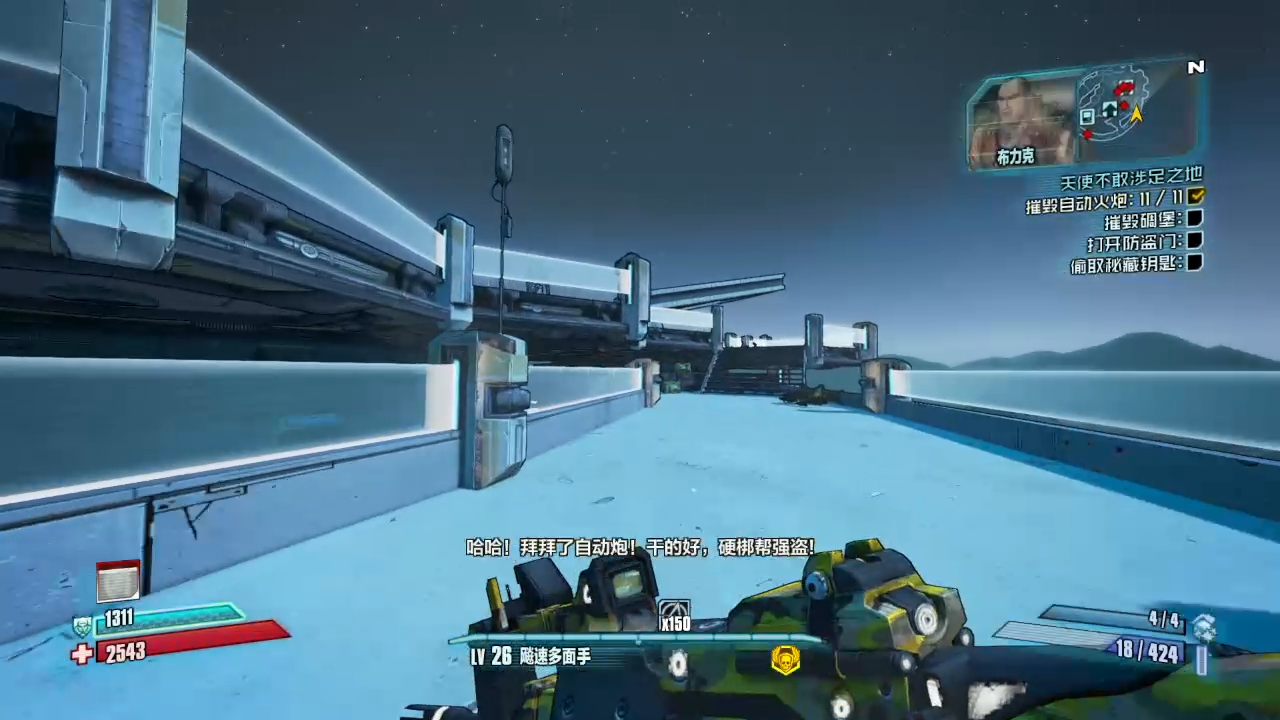Click the shield icon beside the shield bar
The height and width of the screenshot is (720, 1280).
tap(82, 627)
